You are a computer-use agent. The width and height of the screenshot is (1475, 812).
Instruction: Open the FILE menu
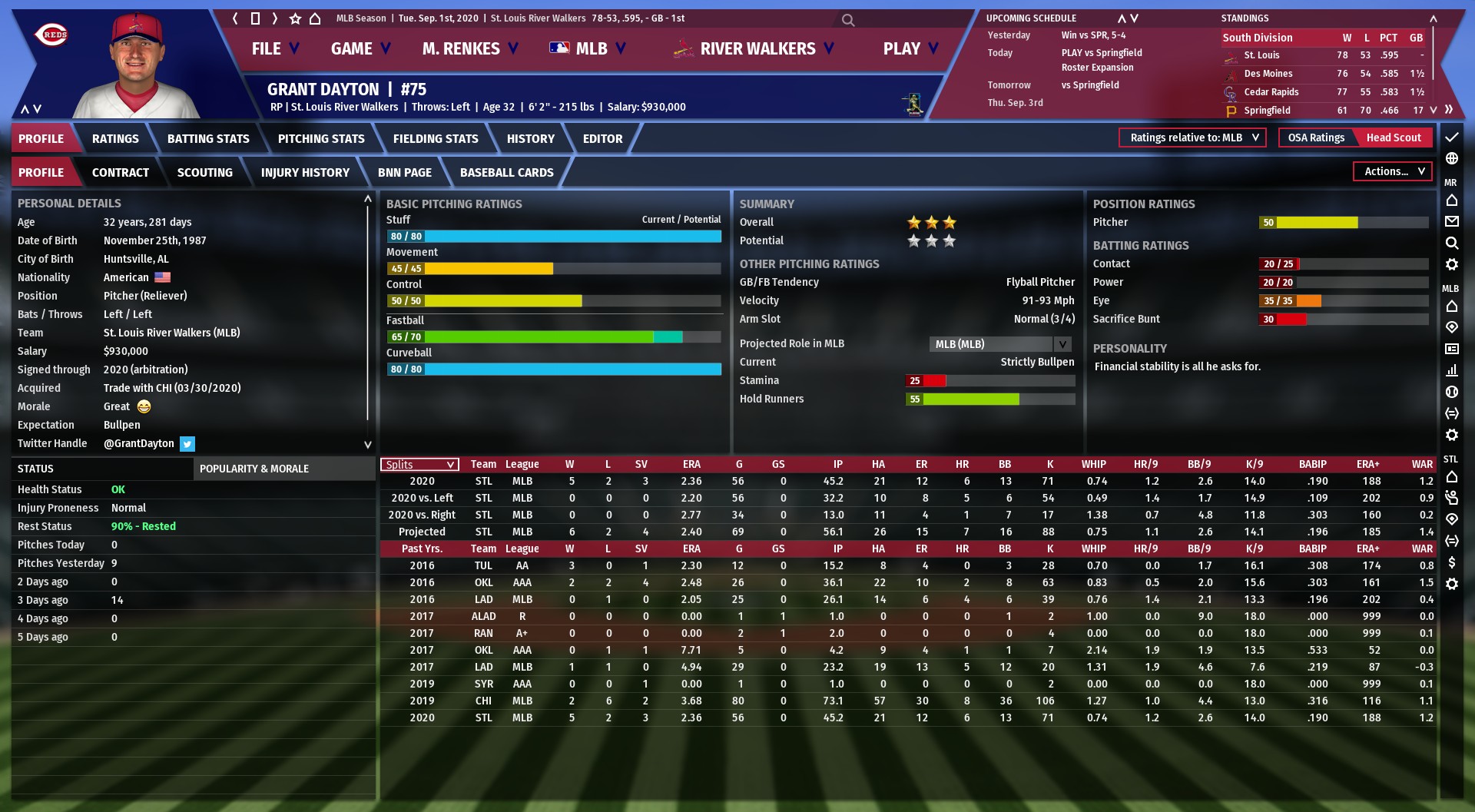point(274,49)
